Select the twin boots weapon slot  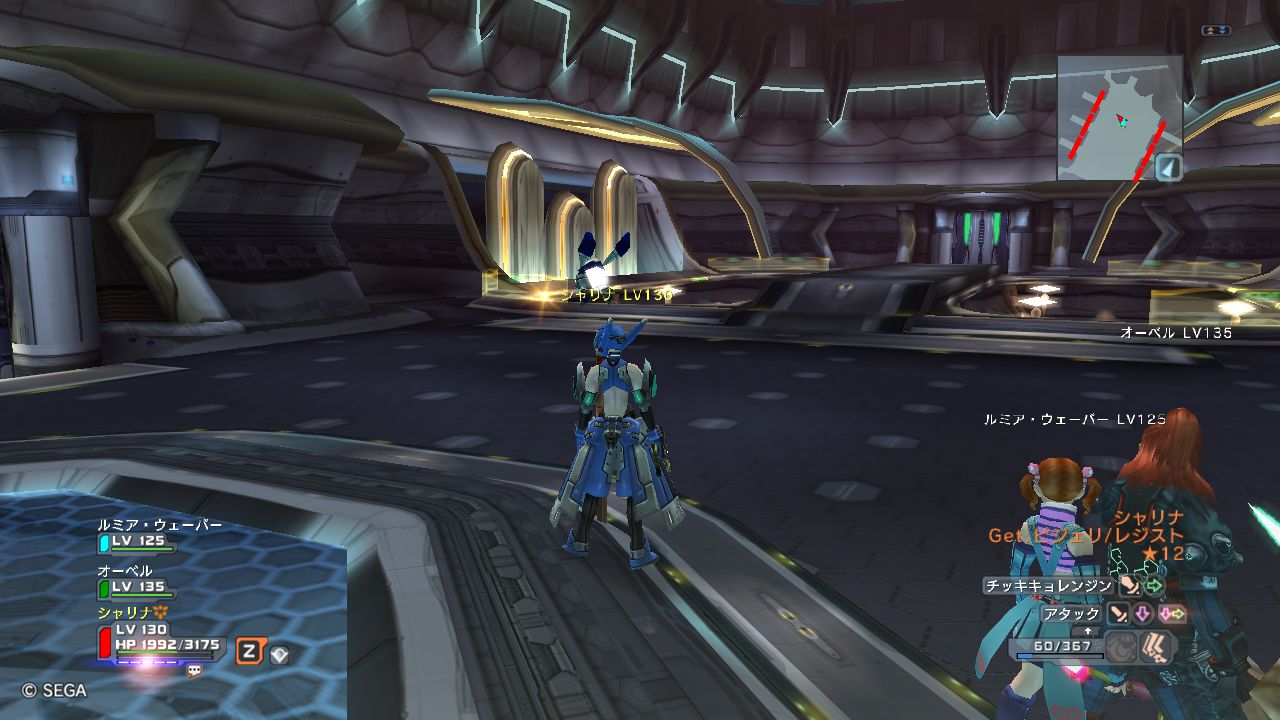pos(1157,647)
